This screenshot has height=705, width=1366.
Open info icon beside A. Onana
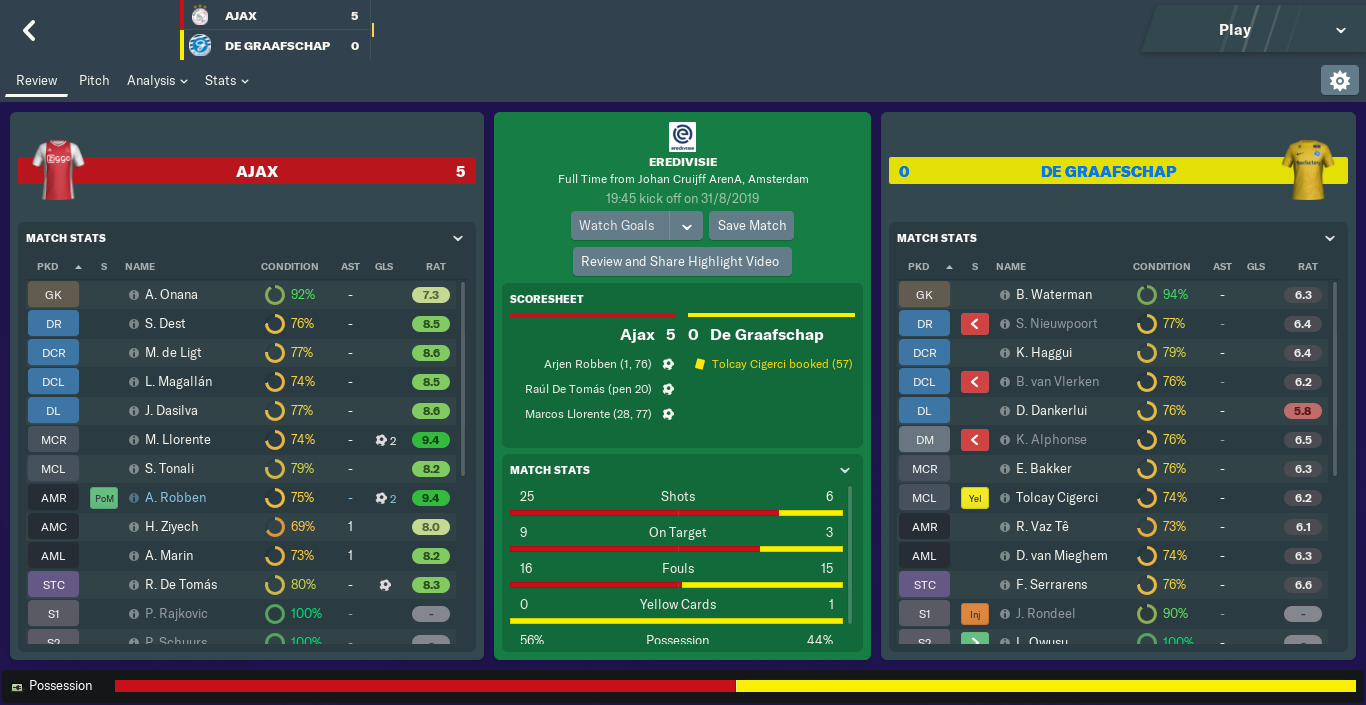click(x=134, y=295)
